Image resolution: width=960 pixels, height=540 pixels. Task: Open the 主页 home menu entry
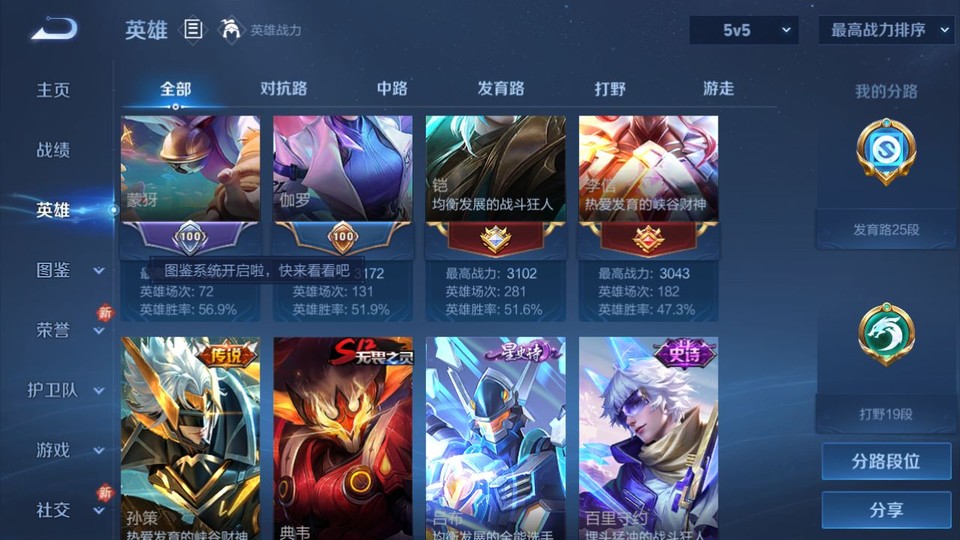click(x=54, y=90)
